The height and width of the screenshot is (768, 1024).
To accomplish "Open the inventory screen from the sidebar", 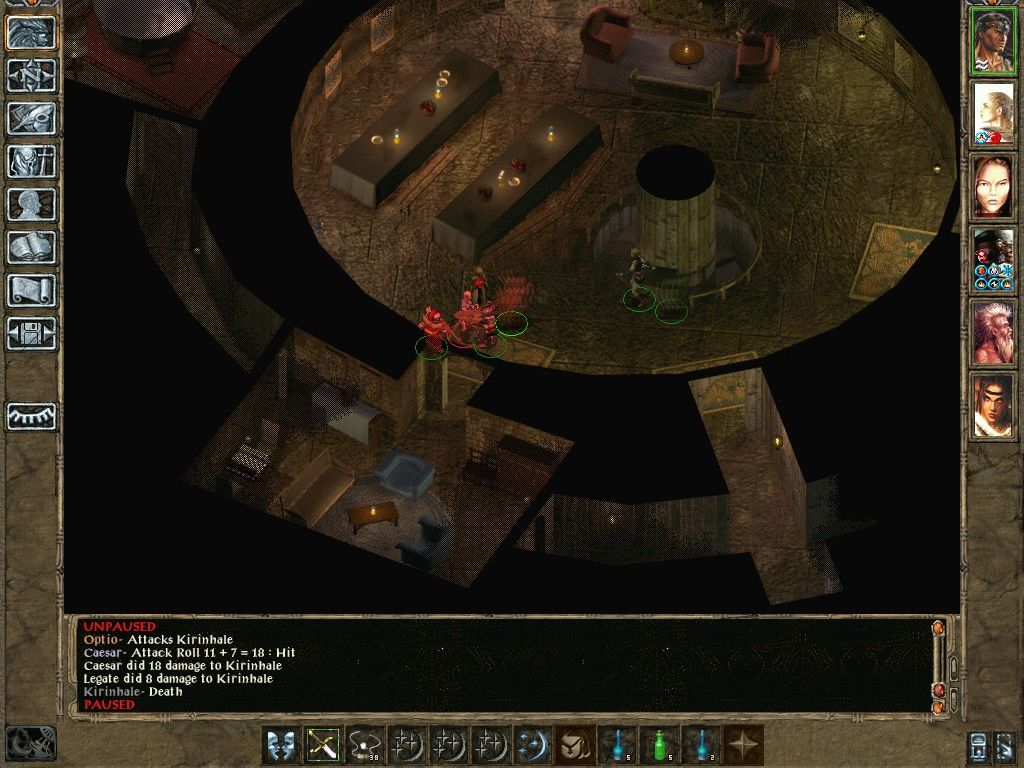I will point(32,161).
